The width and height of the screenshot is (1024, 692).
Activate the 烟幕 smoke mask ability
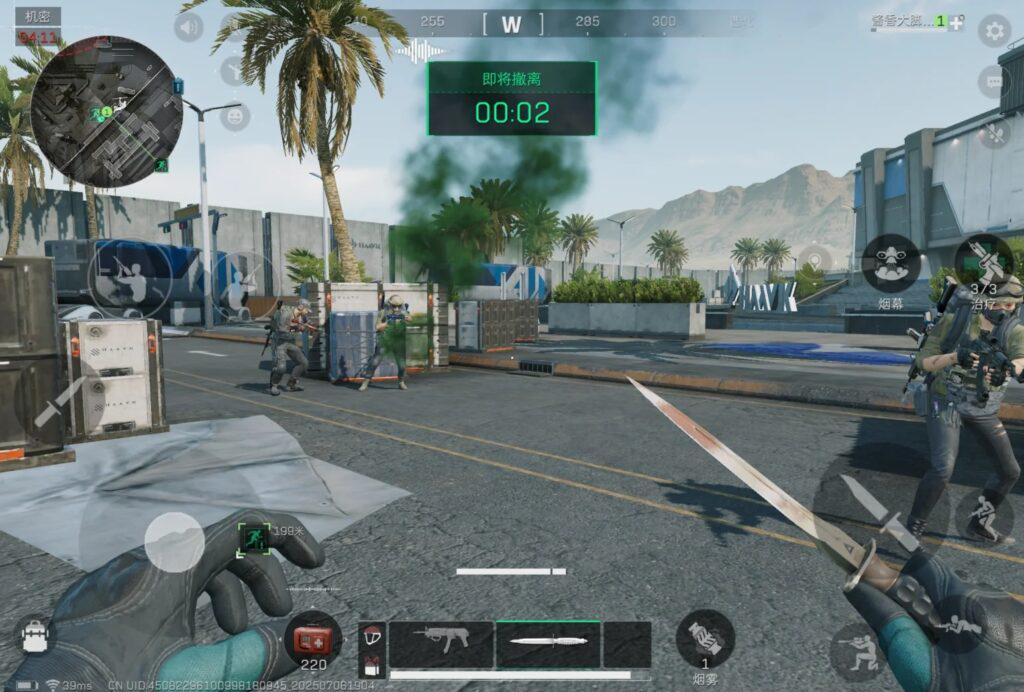click(x=892, y=263)
